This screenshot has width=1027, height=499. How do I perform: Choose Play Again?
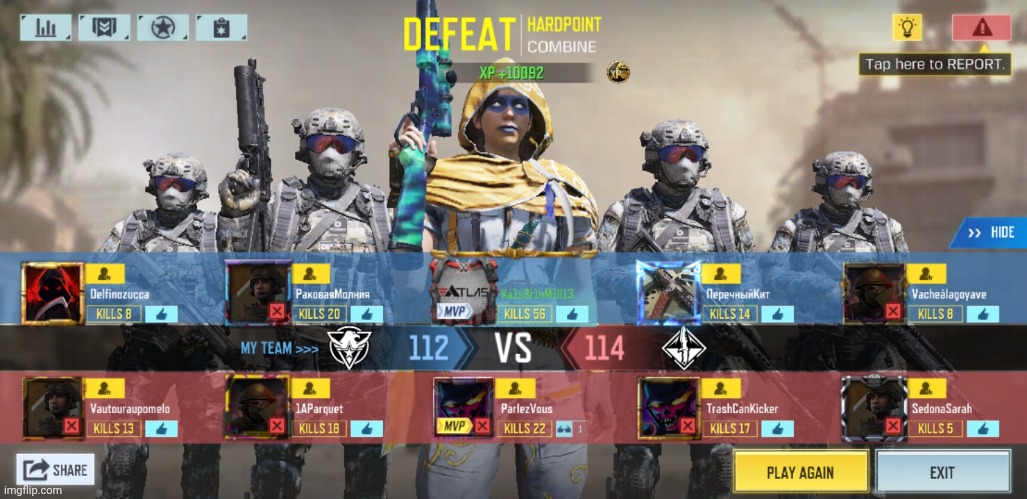pyautogui.click(x=800, y=471)
